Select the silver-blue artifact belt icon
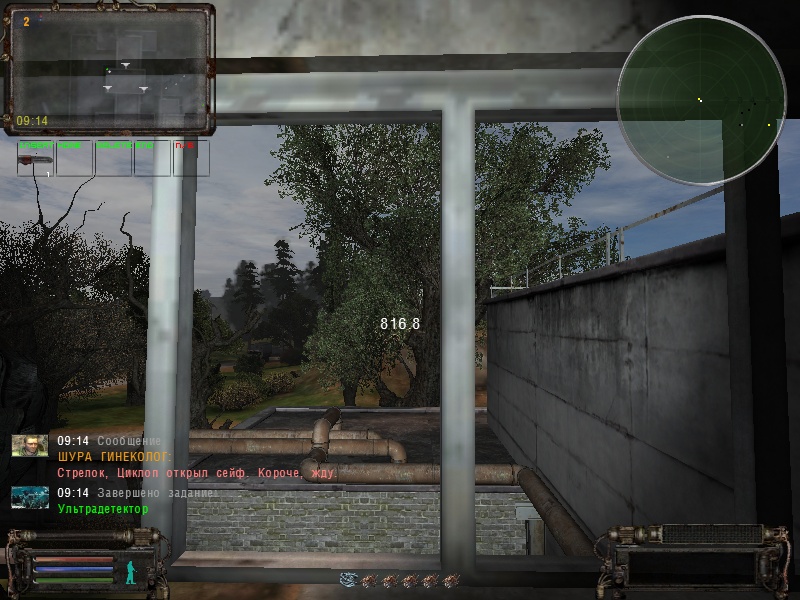This screenshot has height=600, width=800. (348, 580)
